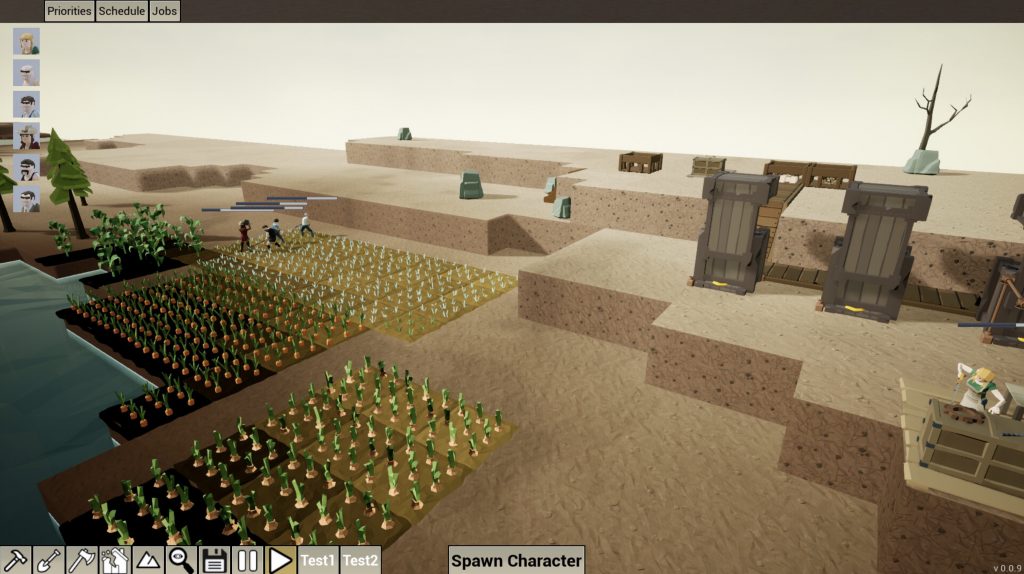Choose the hammer build tool
The height and width of the screenshot is (574, 1024).
click(x=15, y=560)
